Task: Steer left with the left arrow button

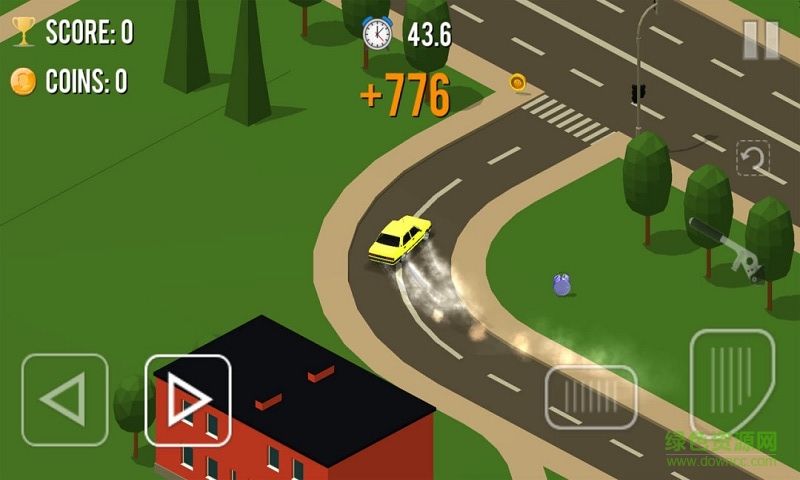Action: pyautogui.click(x=65, y=400)
